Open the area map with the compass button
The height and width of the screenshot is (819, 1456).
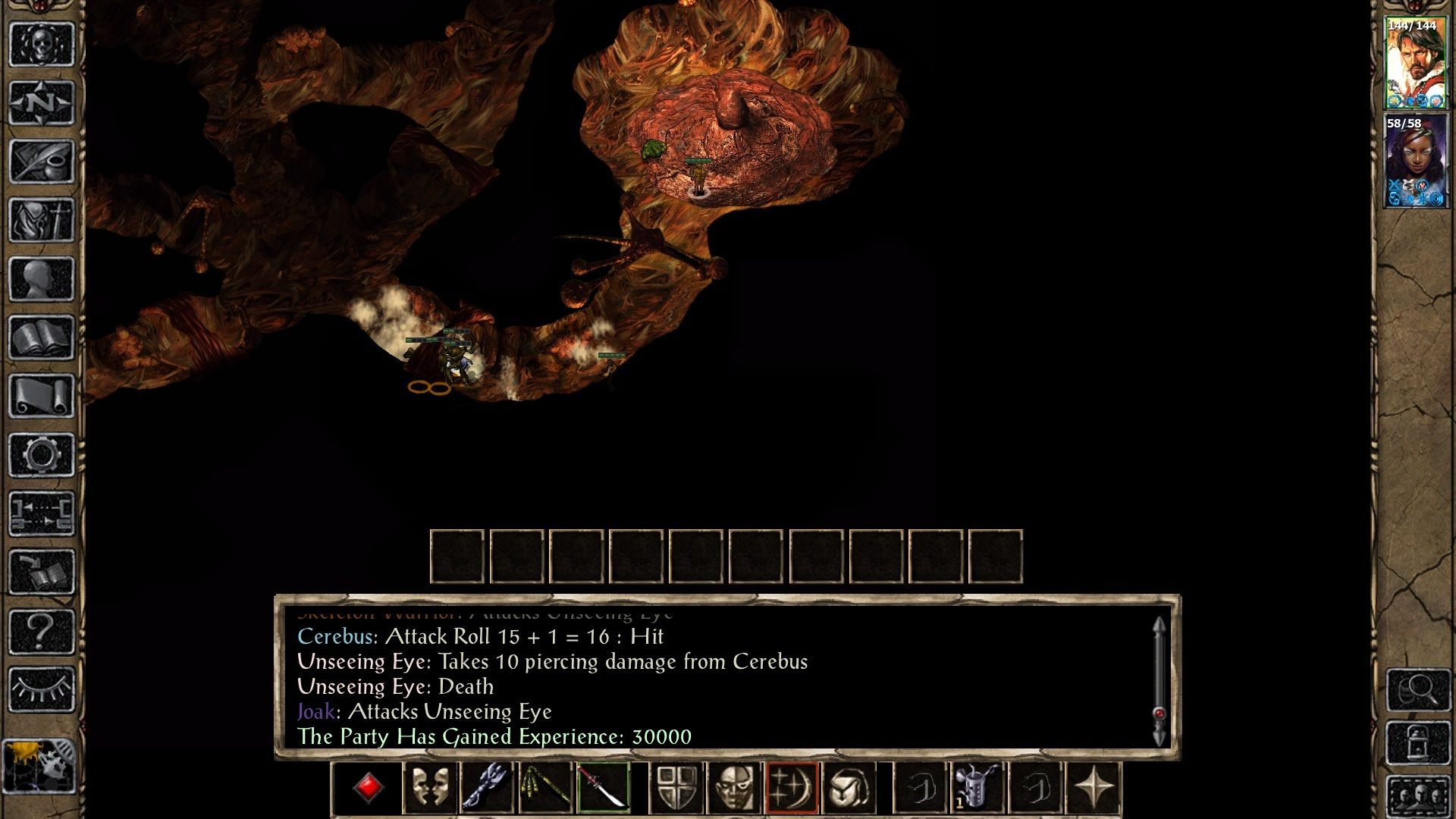(x=42, y=102)
